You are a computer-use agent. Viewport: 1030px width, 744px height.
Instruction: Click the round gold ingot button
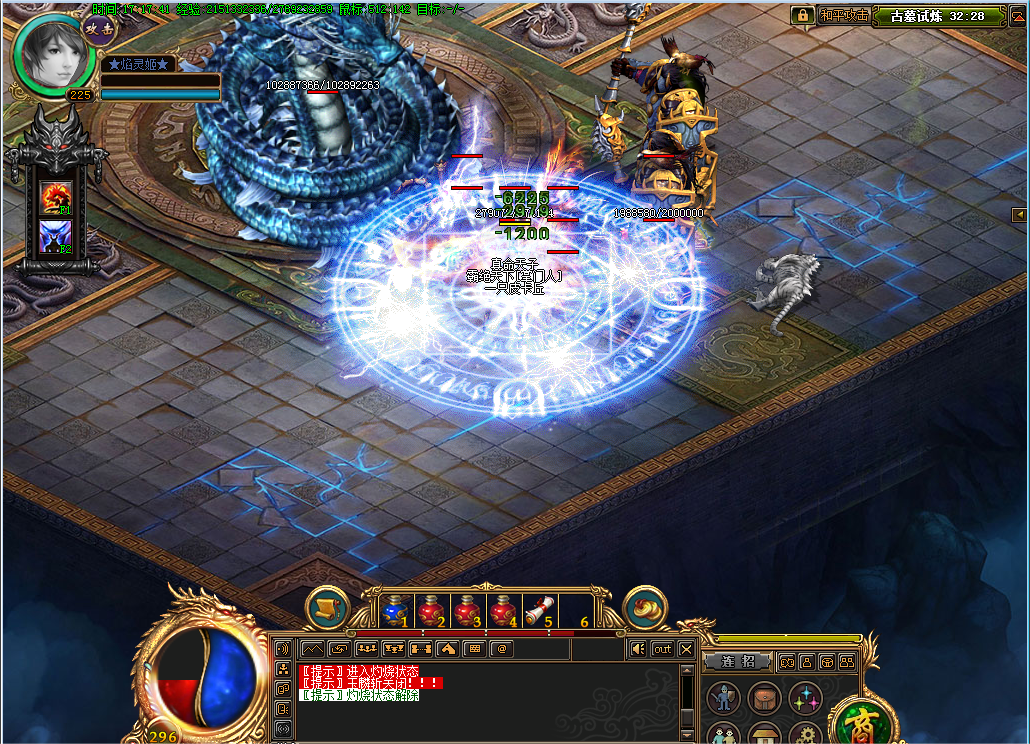coord(645,608)
